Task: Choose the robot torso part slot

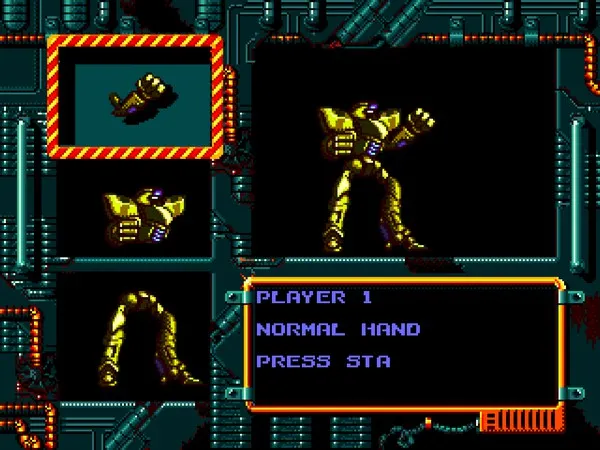Action: pyautogui.click(x=135, y=213)
